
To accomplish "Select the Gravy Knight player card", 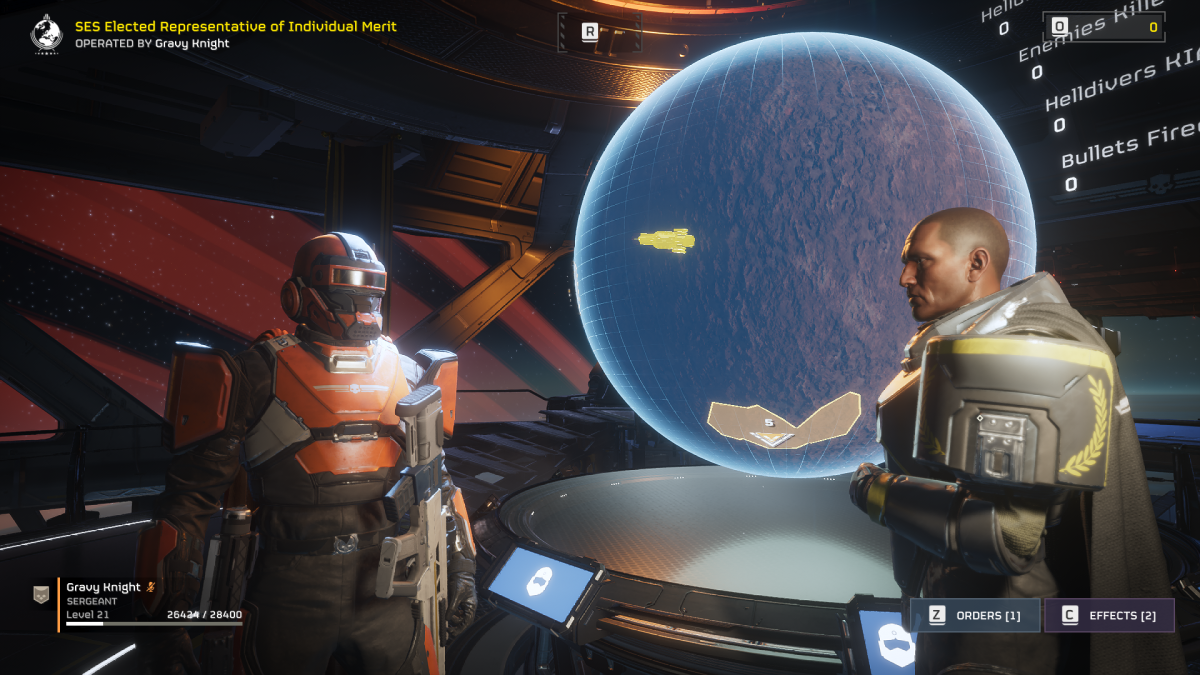I will coord(138,606).
